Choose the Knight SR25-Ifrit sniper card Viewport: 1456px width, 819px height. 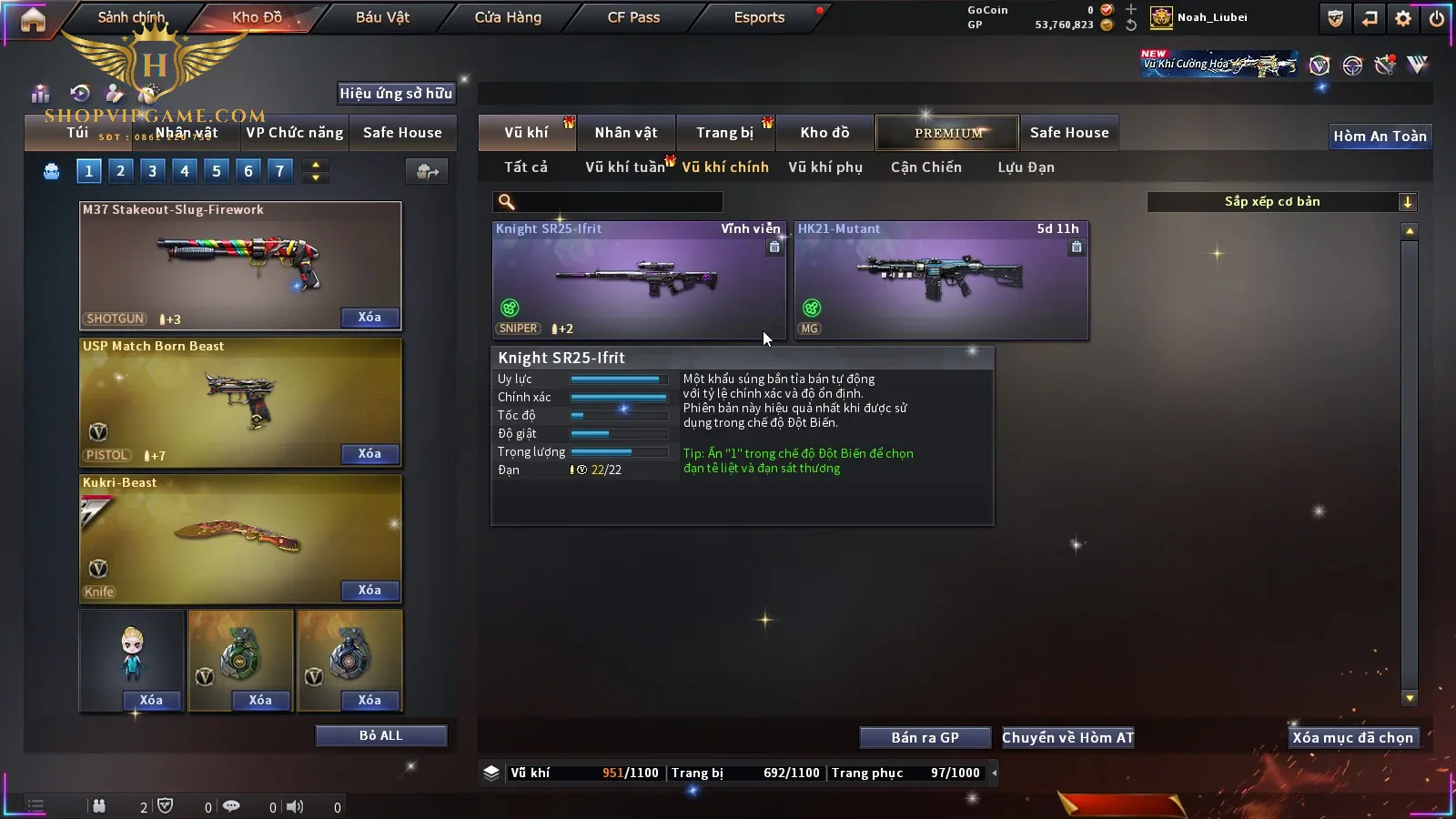tap(638, 280)
